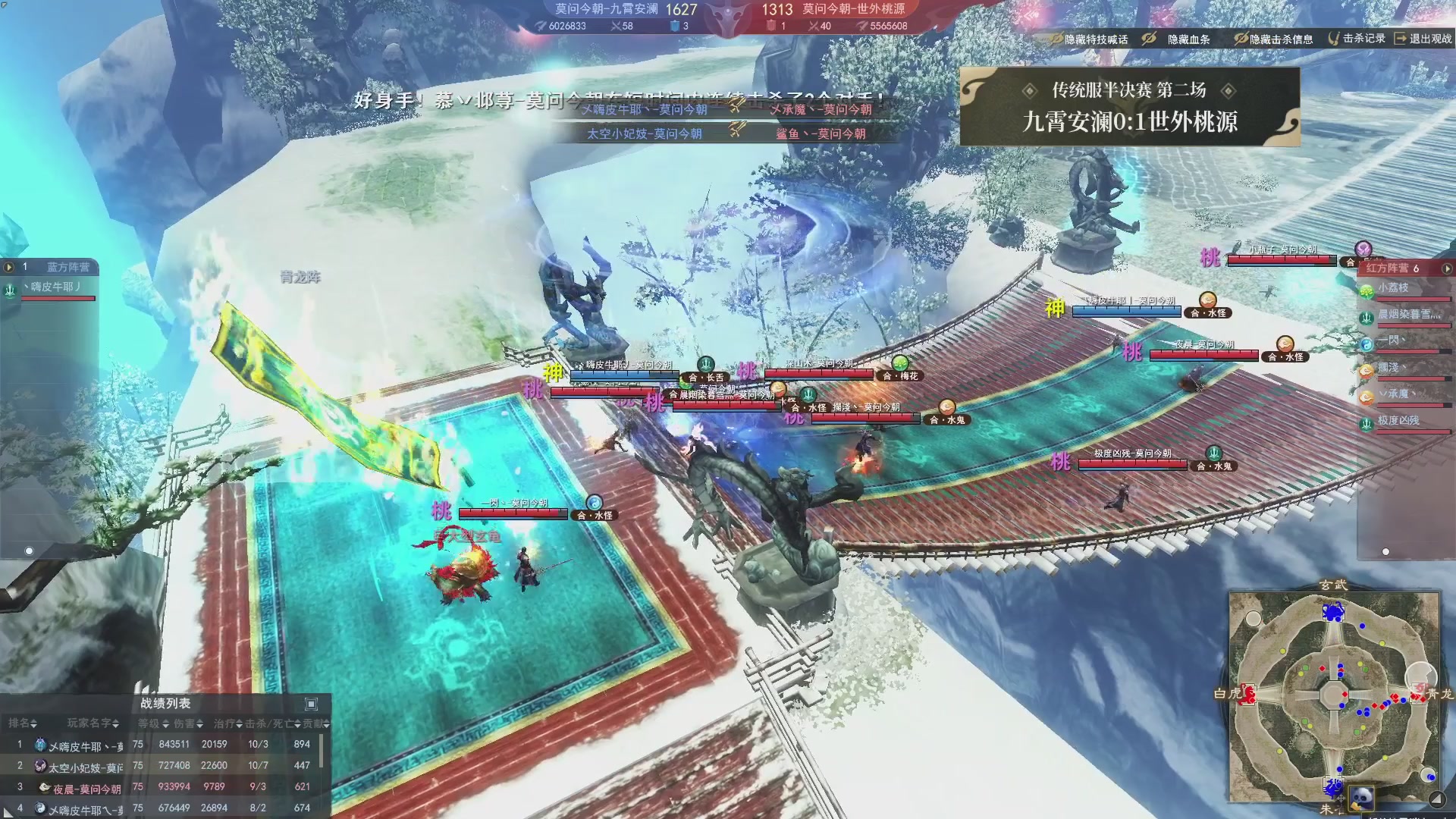Expand the 蓝方阵营 blue team panel arrow

click(x=9, y=267)
